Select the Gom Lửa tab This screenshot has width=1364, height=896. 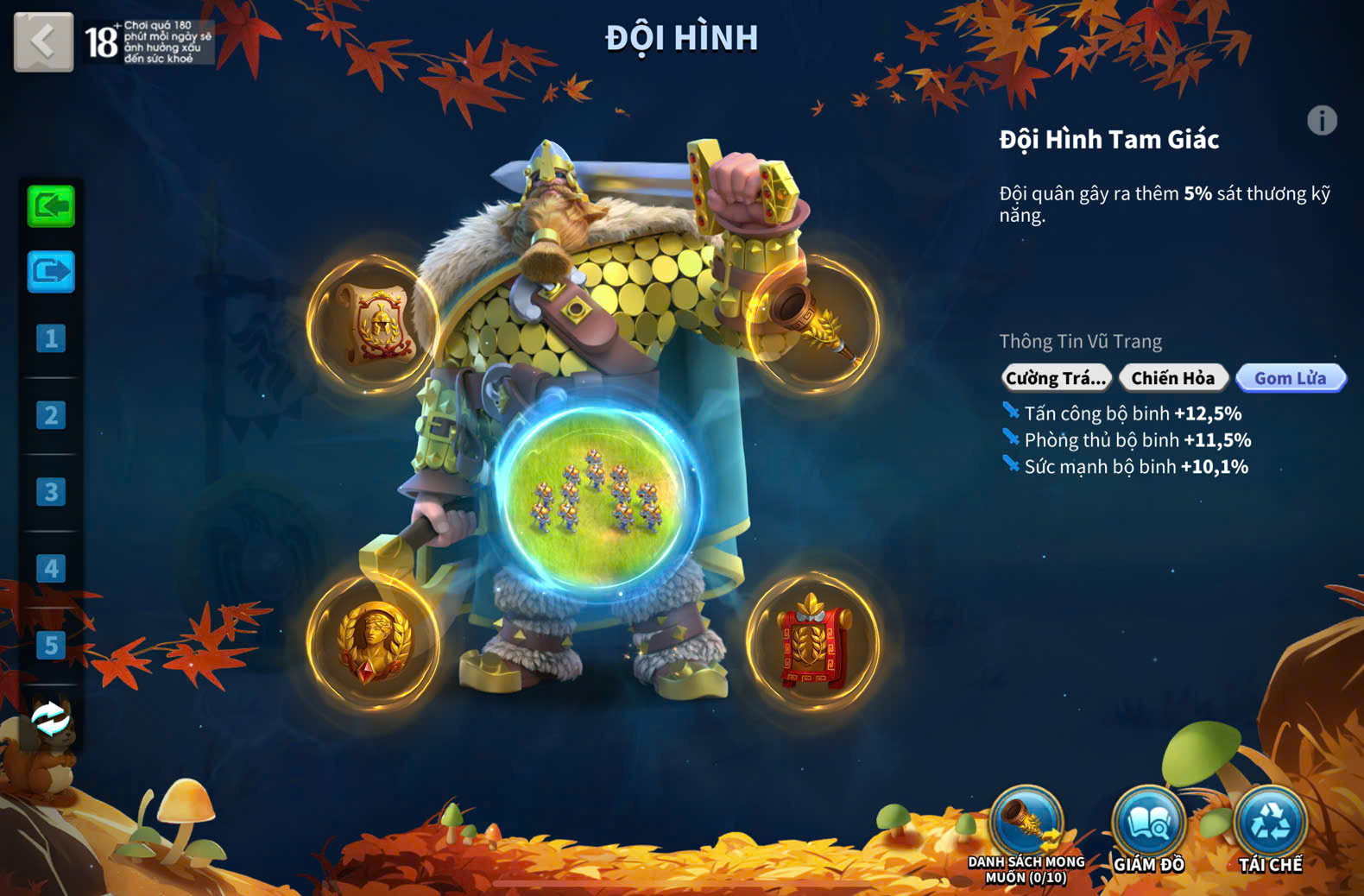(x=1290, y=378)
